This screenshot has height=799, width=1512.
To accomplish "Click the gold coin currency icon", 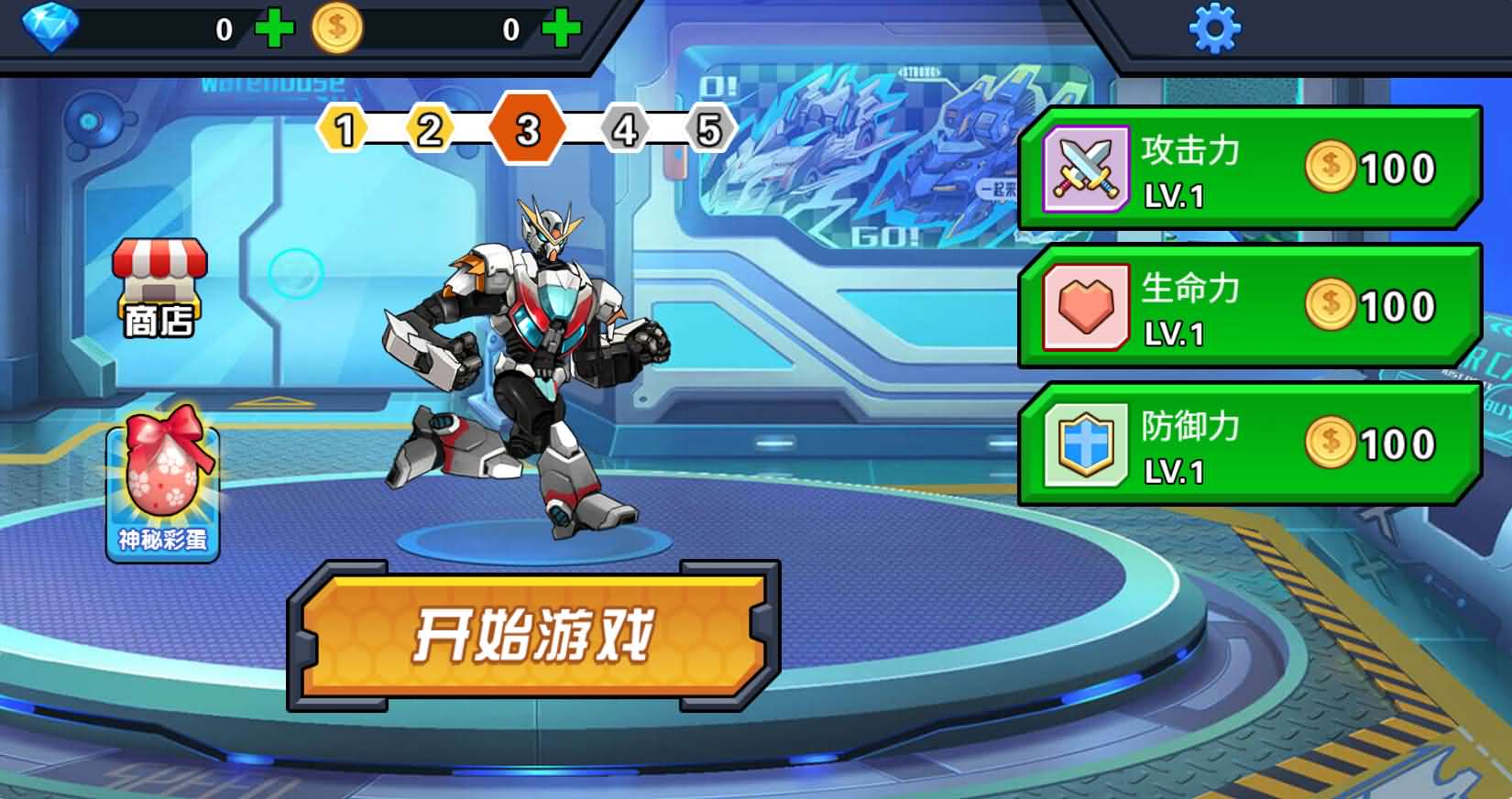I will pos(339,27).
